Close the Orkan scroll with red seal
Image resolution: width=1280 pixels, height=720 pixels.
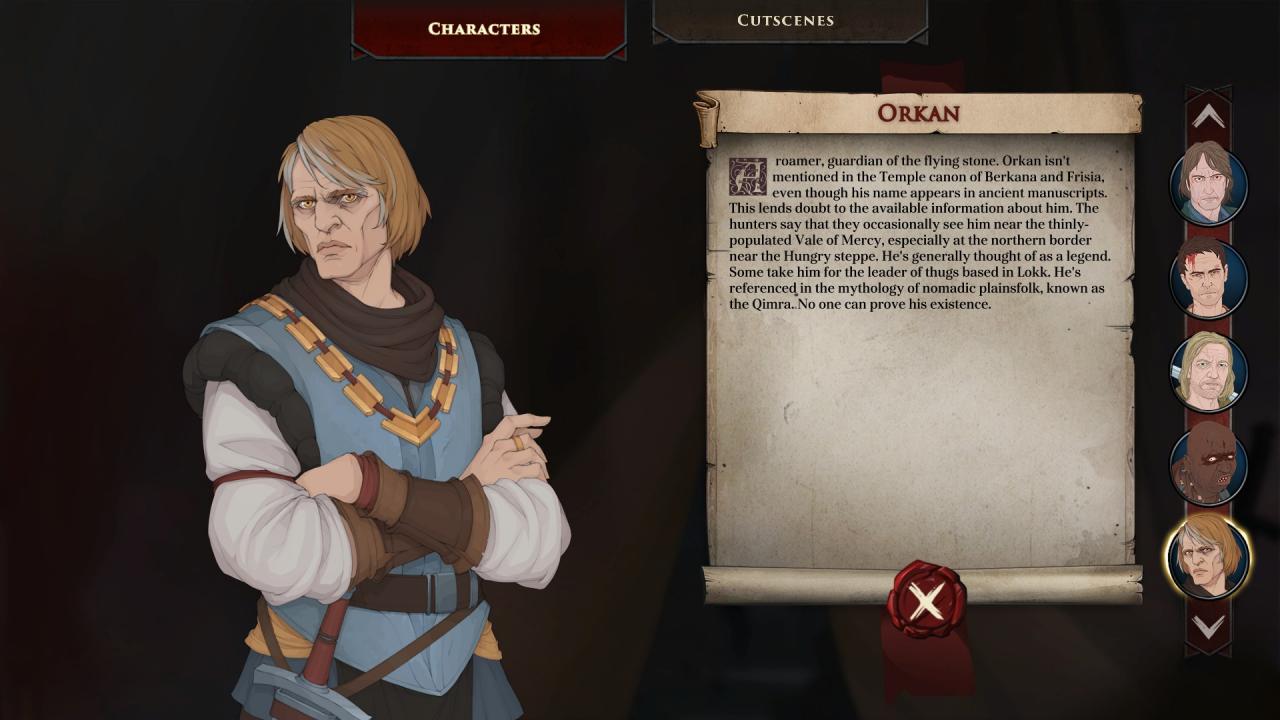point(926,600)
